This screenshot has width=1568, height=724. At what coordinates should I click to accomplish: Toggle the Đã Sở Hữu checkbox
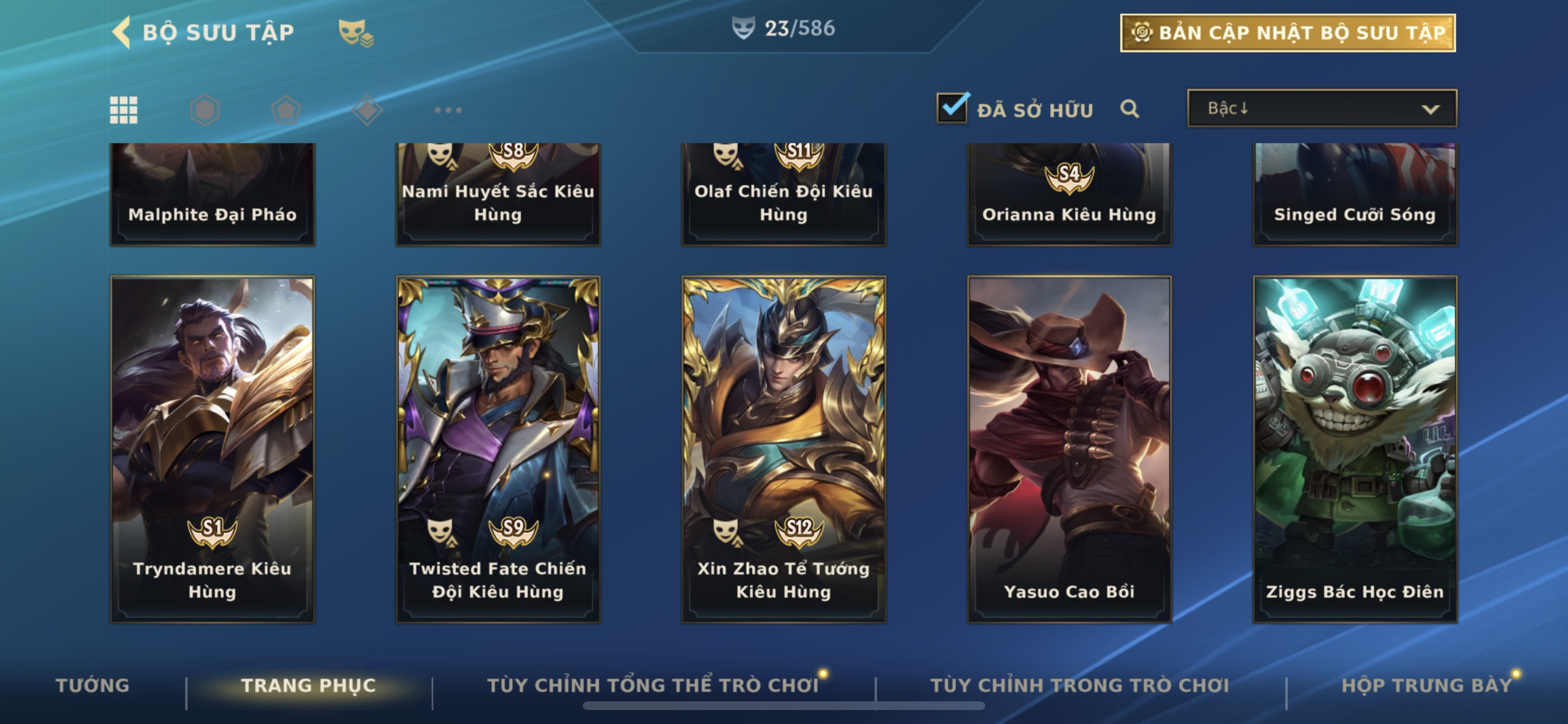coord(952,108)
